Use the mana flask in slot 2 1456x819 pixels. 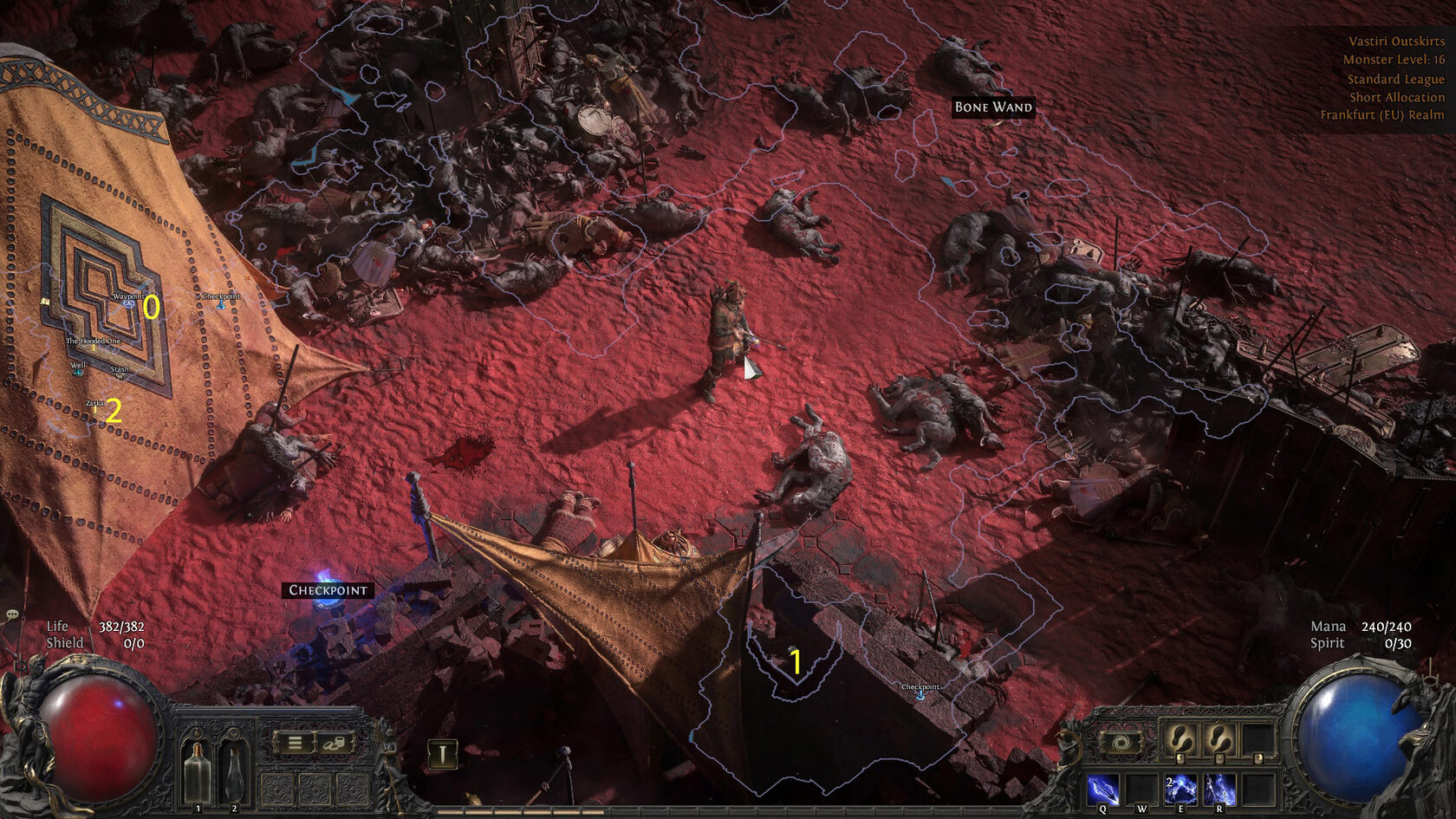point(233,771)
